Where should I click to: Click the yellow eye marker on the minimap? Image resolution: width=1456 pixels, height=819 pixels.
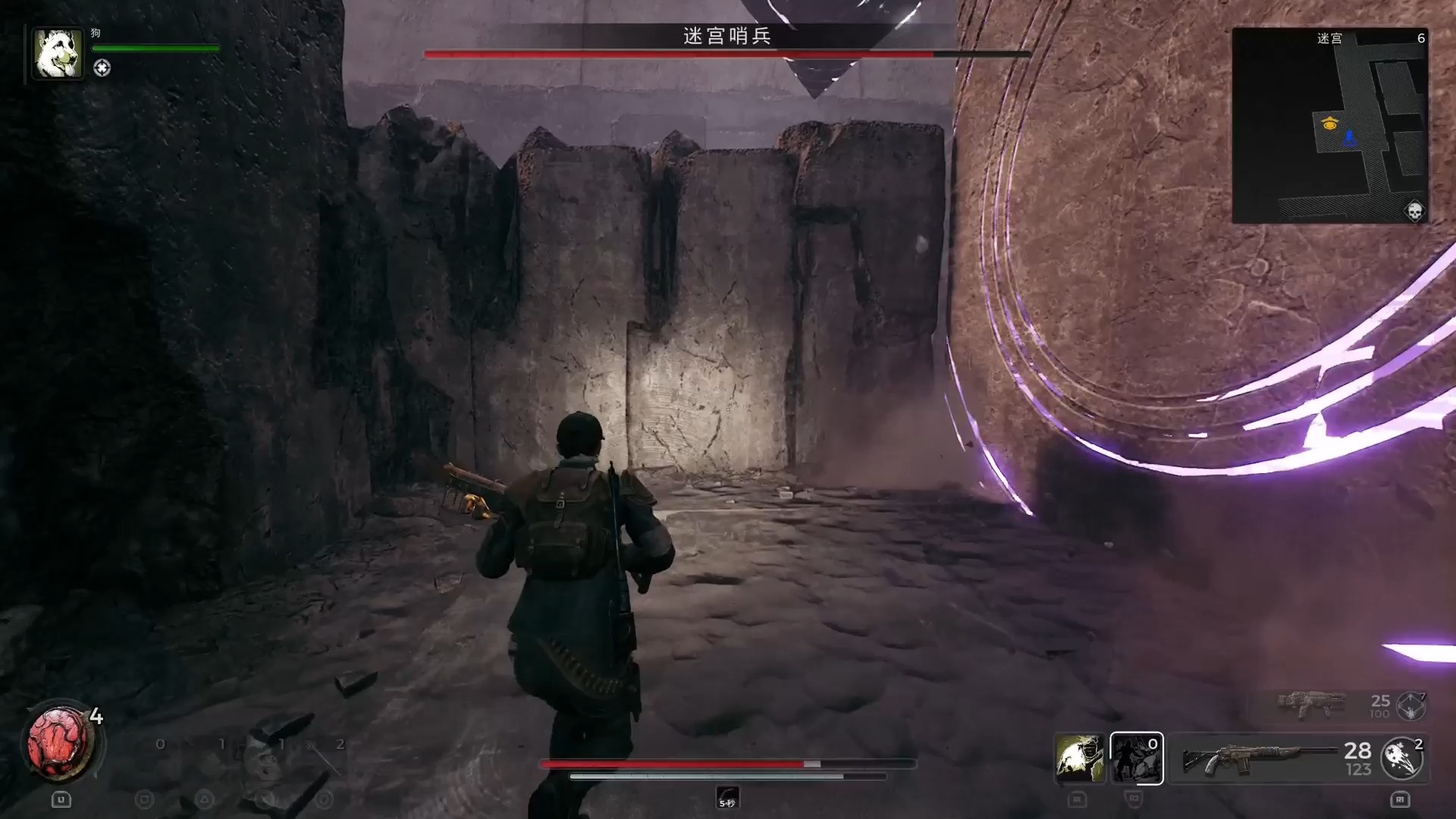pyautogui.click(x=1329, y=123)
